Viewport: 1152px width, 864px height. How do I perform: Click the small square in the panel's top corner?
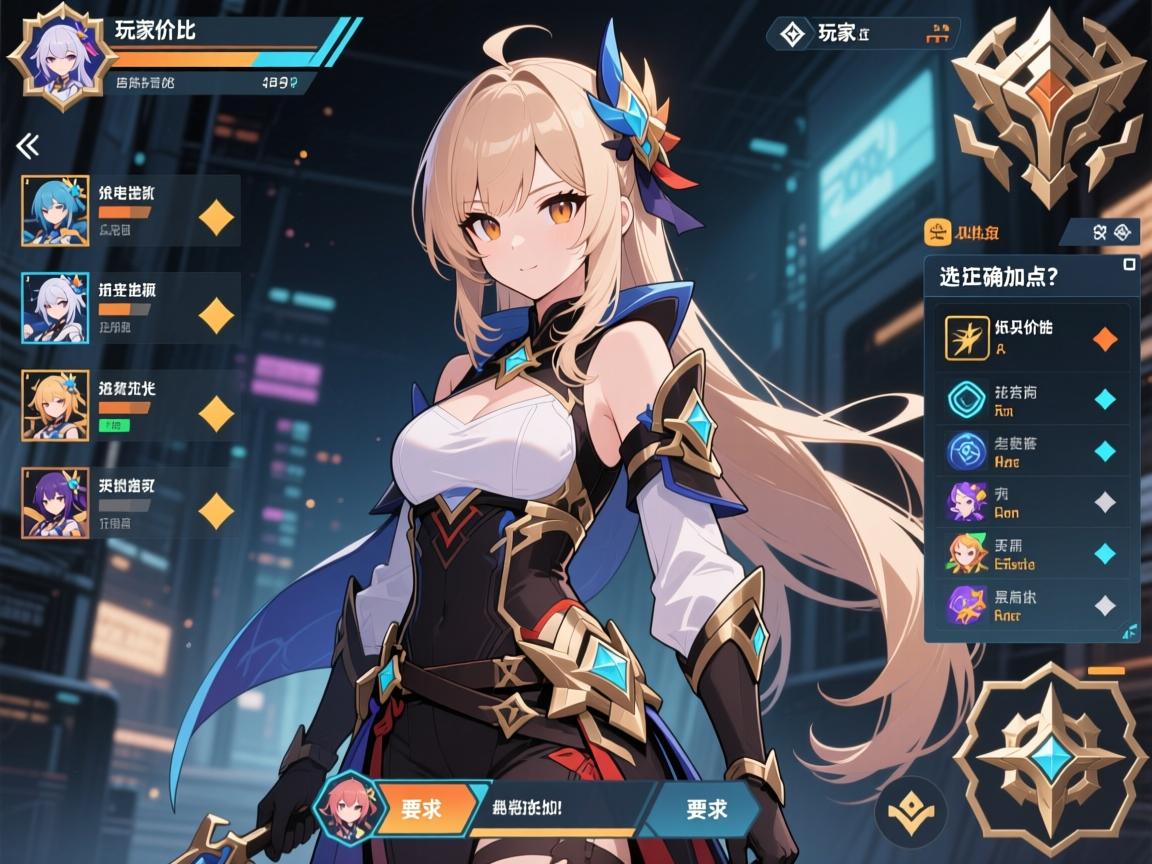click(1129, 264)
